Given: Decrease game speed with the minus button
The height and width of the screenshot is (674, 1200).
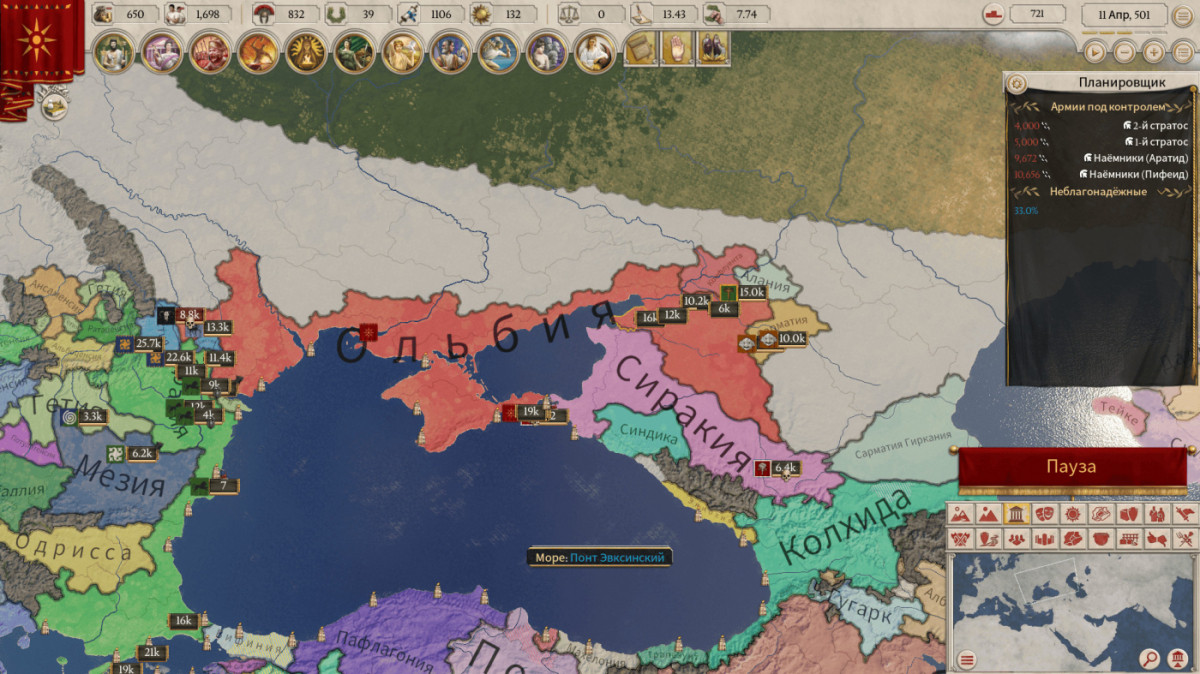Looking at the screenshot, I should coord(1124,51).
